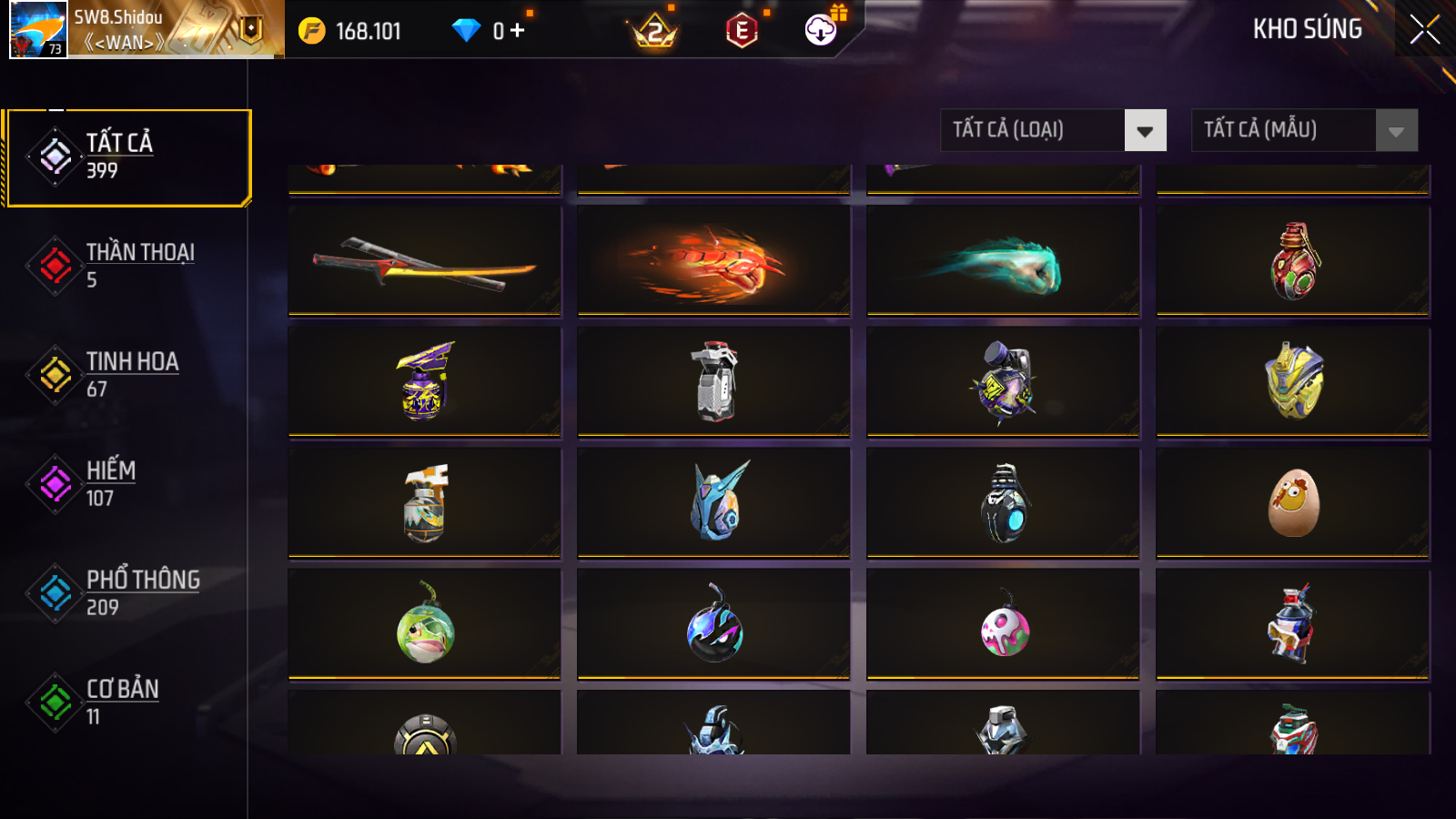Open the red E hexagon badge
Viewport: 1456px width, 819px height.
point(742,31)
